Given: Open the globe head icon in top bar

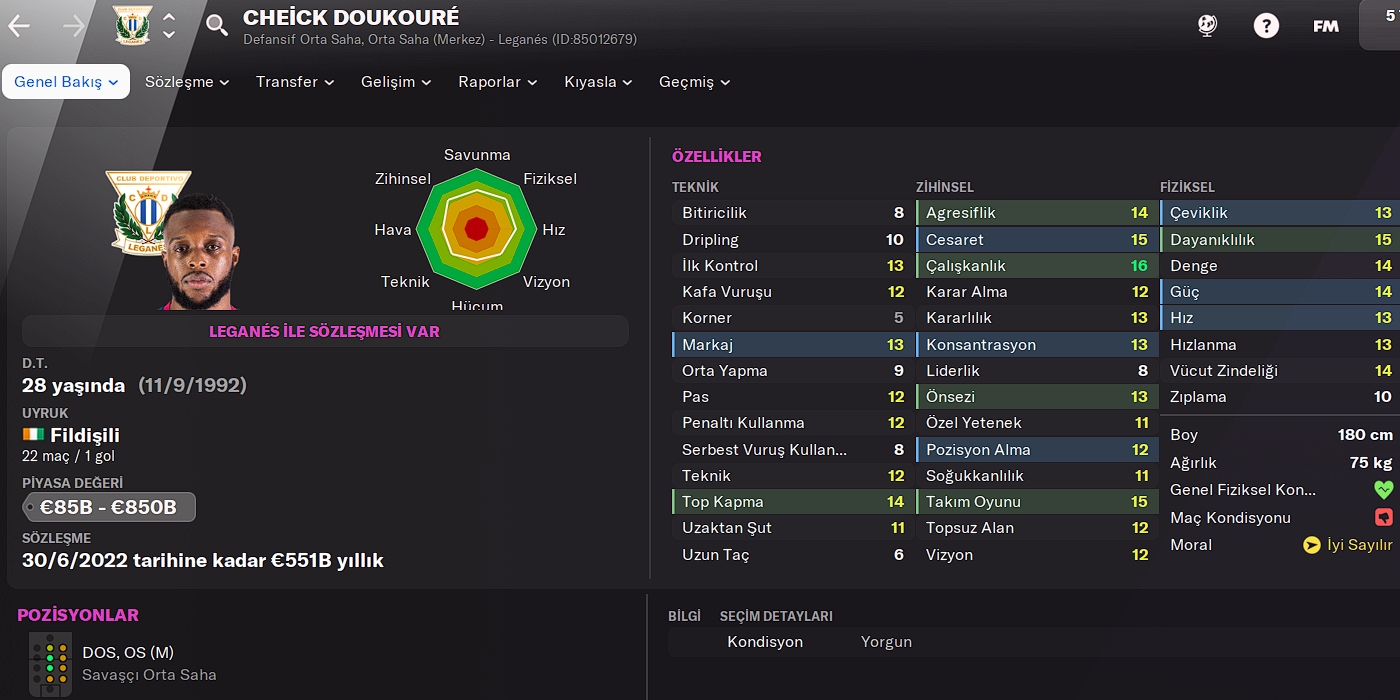Looking at the screenshot, I should click(1207, 26).
